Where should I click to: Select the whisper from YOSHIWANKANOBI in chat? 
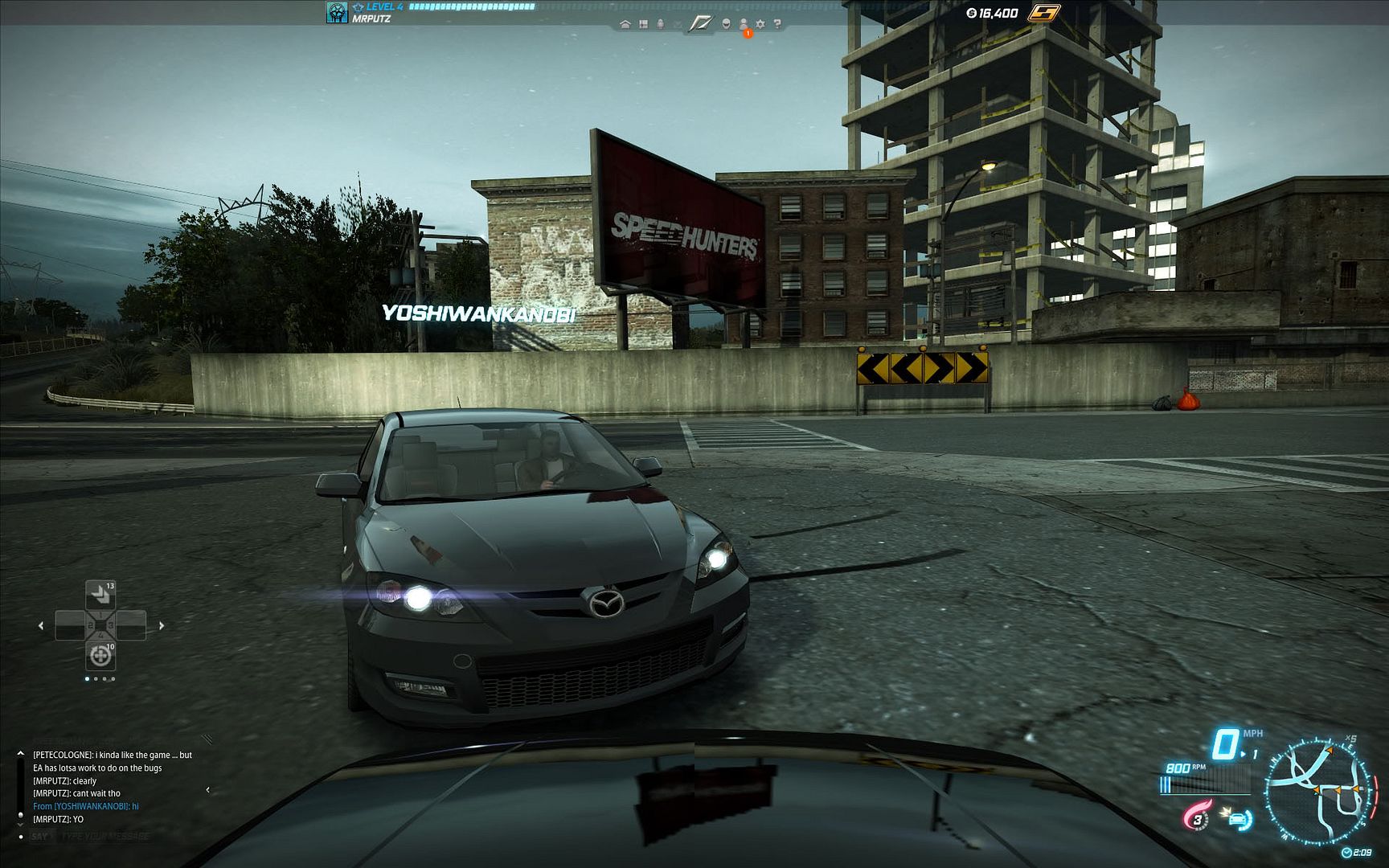click(86, 806)
